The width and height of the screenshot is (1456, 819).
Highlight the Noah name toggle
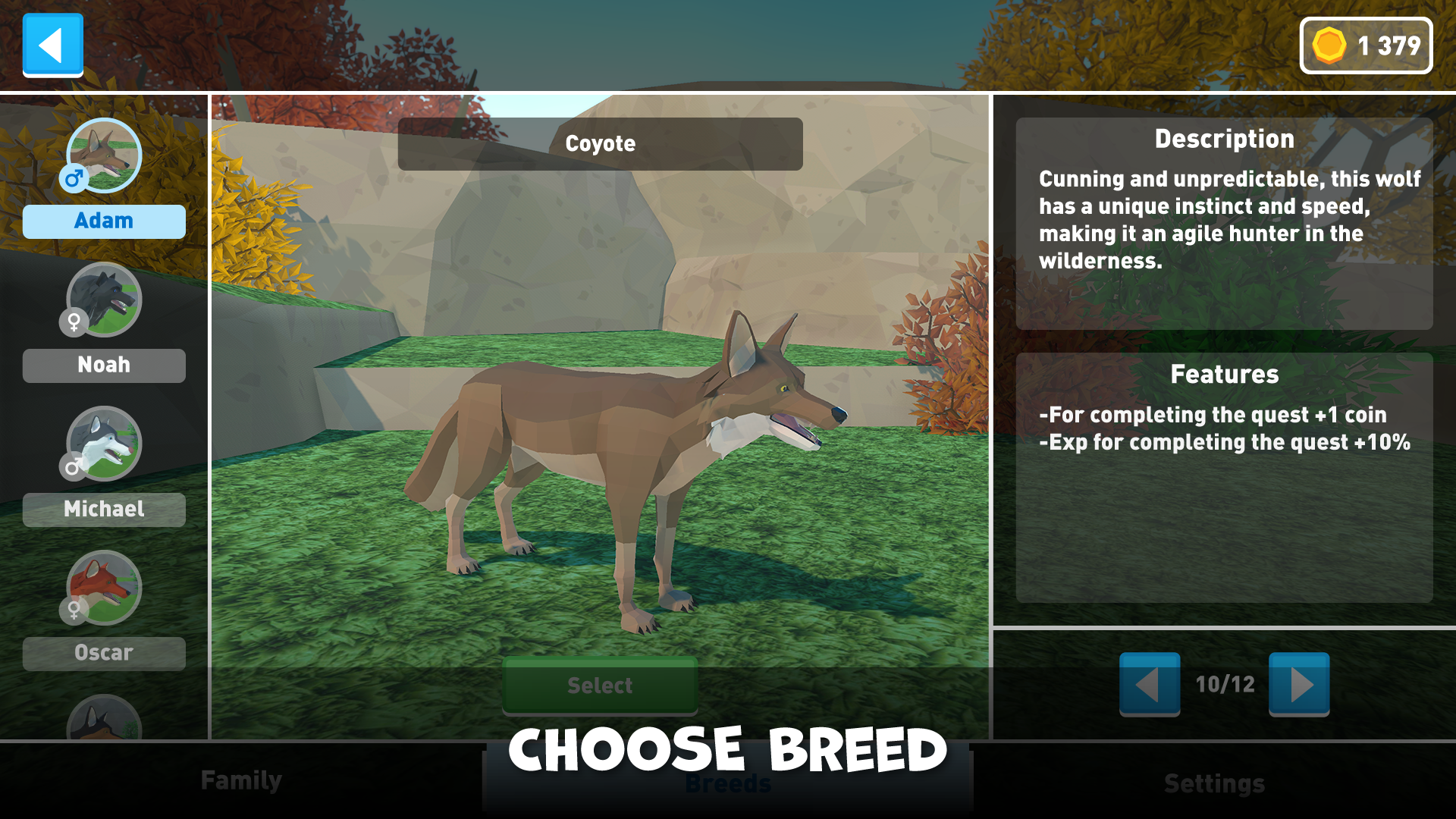104,365
